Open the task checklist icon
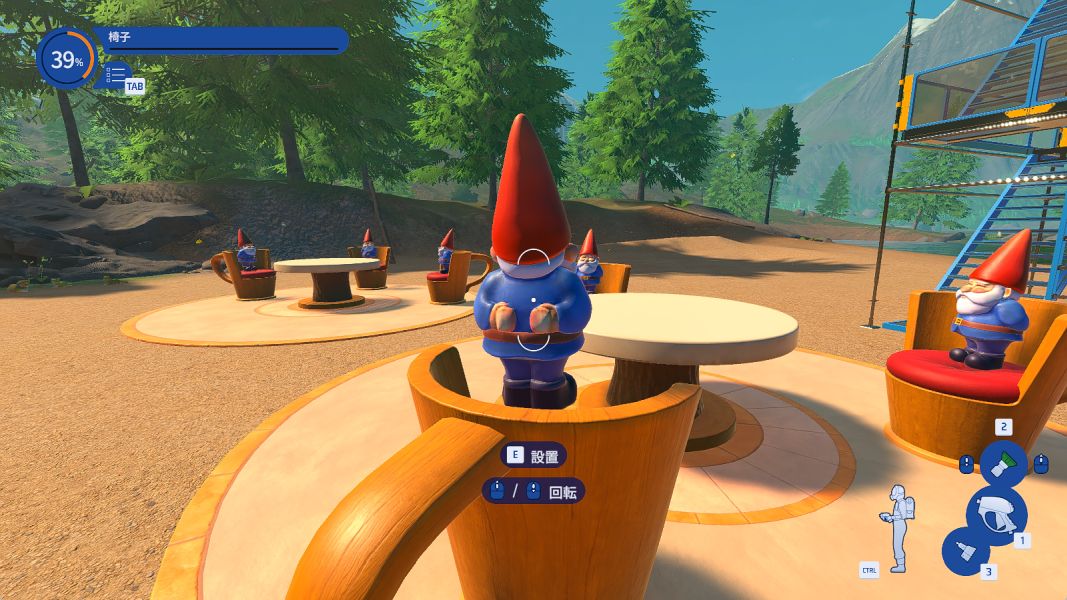The image size is (1067, 600). (116, 74)
